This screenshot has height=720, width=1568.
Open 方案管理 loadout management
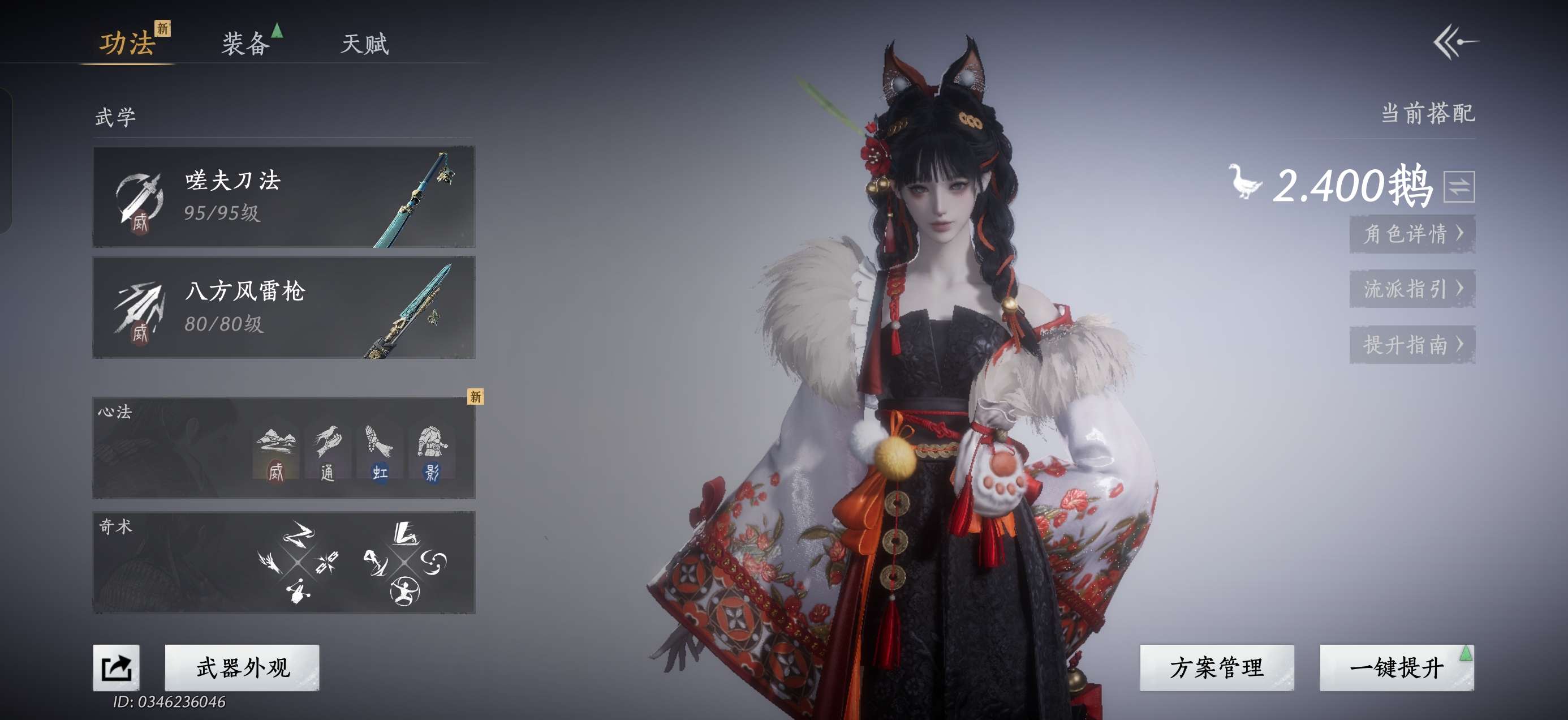click(1216, 667)
